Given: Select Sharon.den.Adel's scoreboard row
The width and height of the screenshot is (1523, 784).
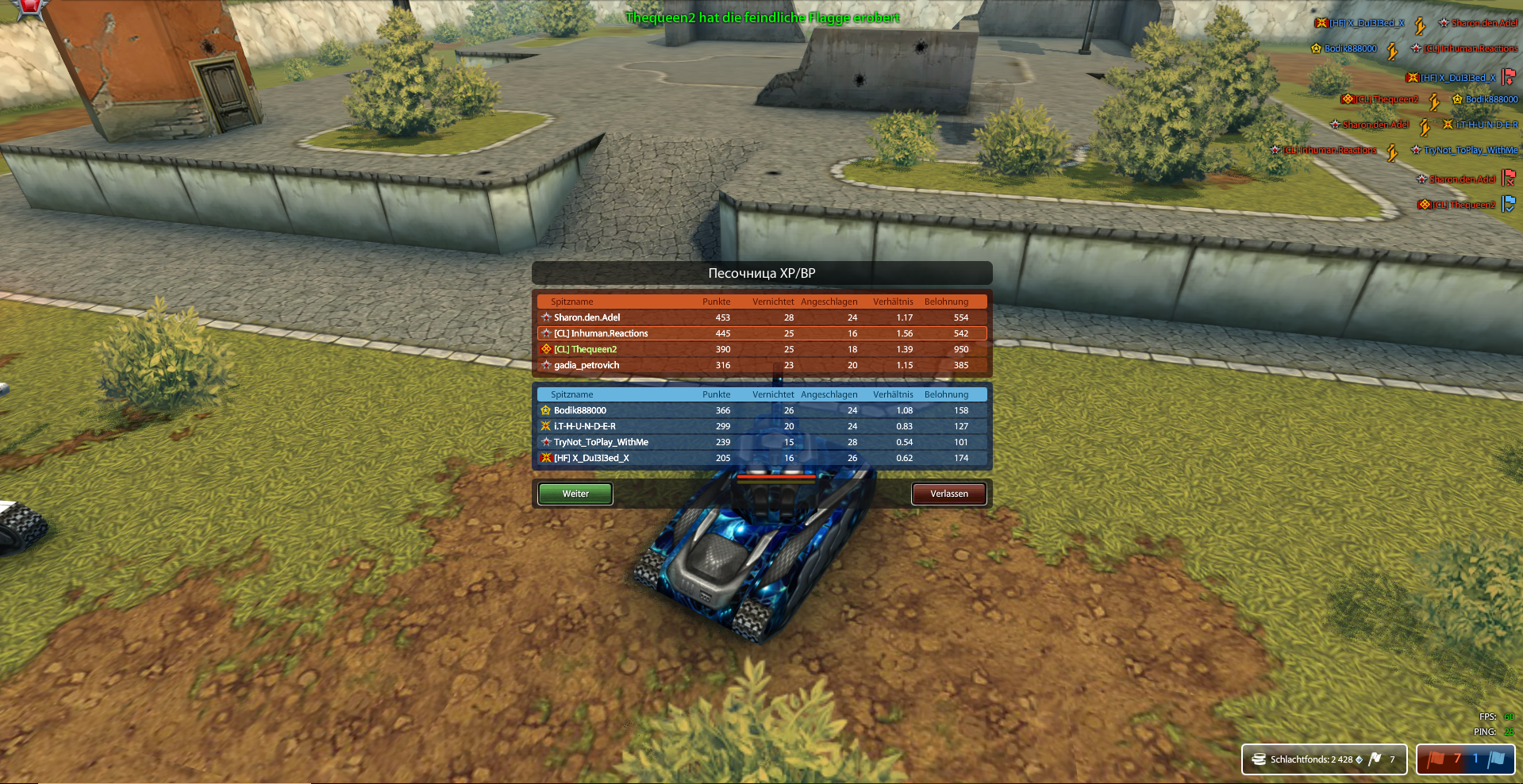Looking at the screenshot, I should tap(762, 317).
